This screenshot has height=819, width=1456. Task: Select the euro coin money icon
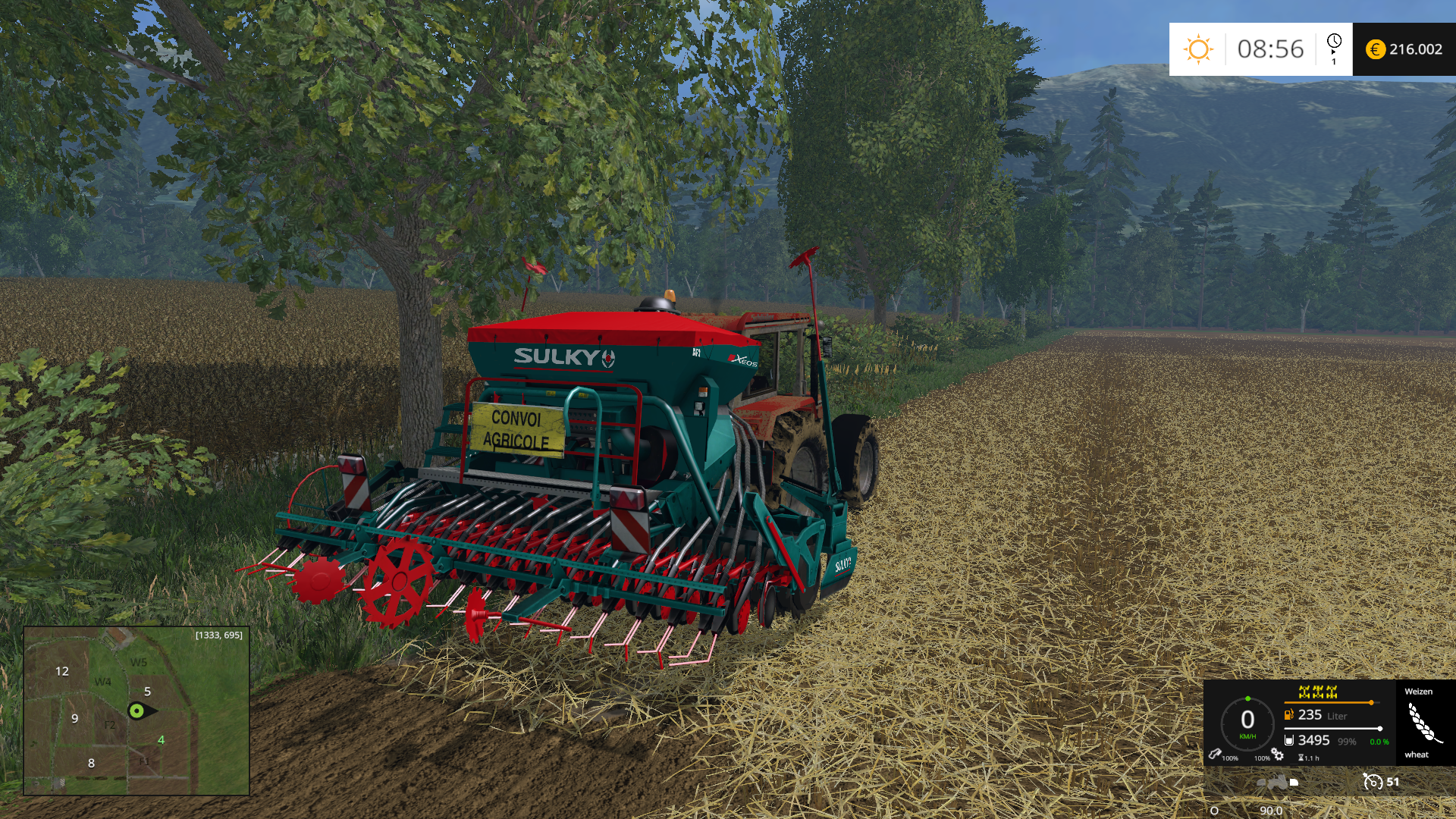[1375, 49]
